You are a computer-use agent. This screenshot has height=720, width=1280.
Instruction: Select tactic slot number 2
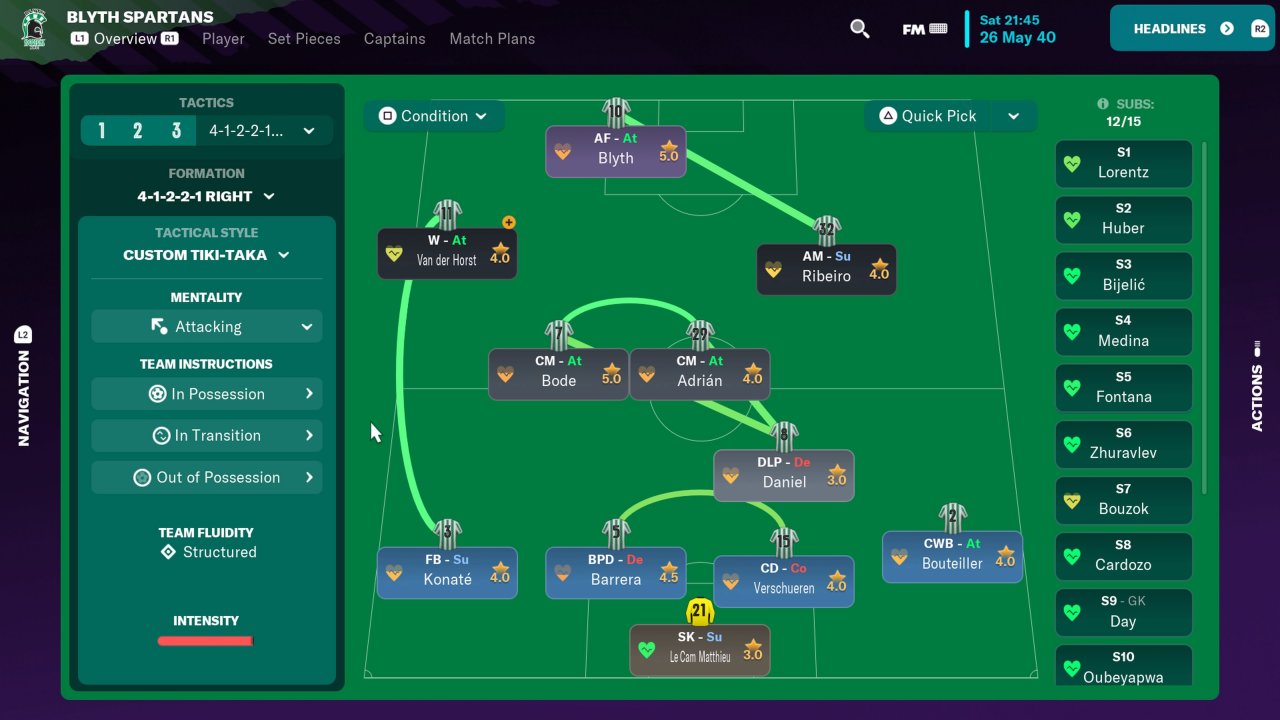tap(138, 131)
